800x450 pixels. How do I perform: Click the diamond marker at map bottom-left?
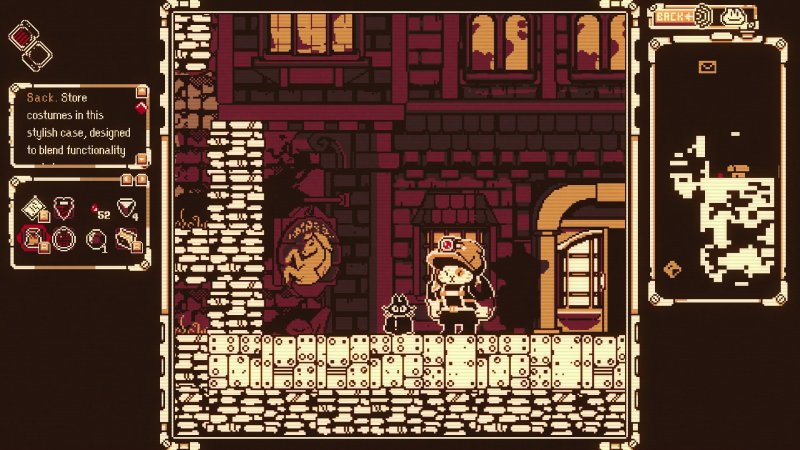click(x=672, y=268)
